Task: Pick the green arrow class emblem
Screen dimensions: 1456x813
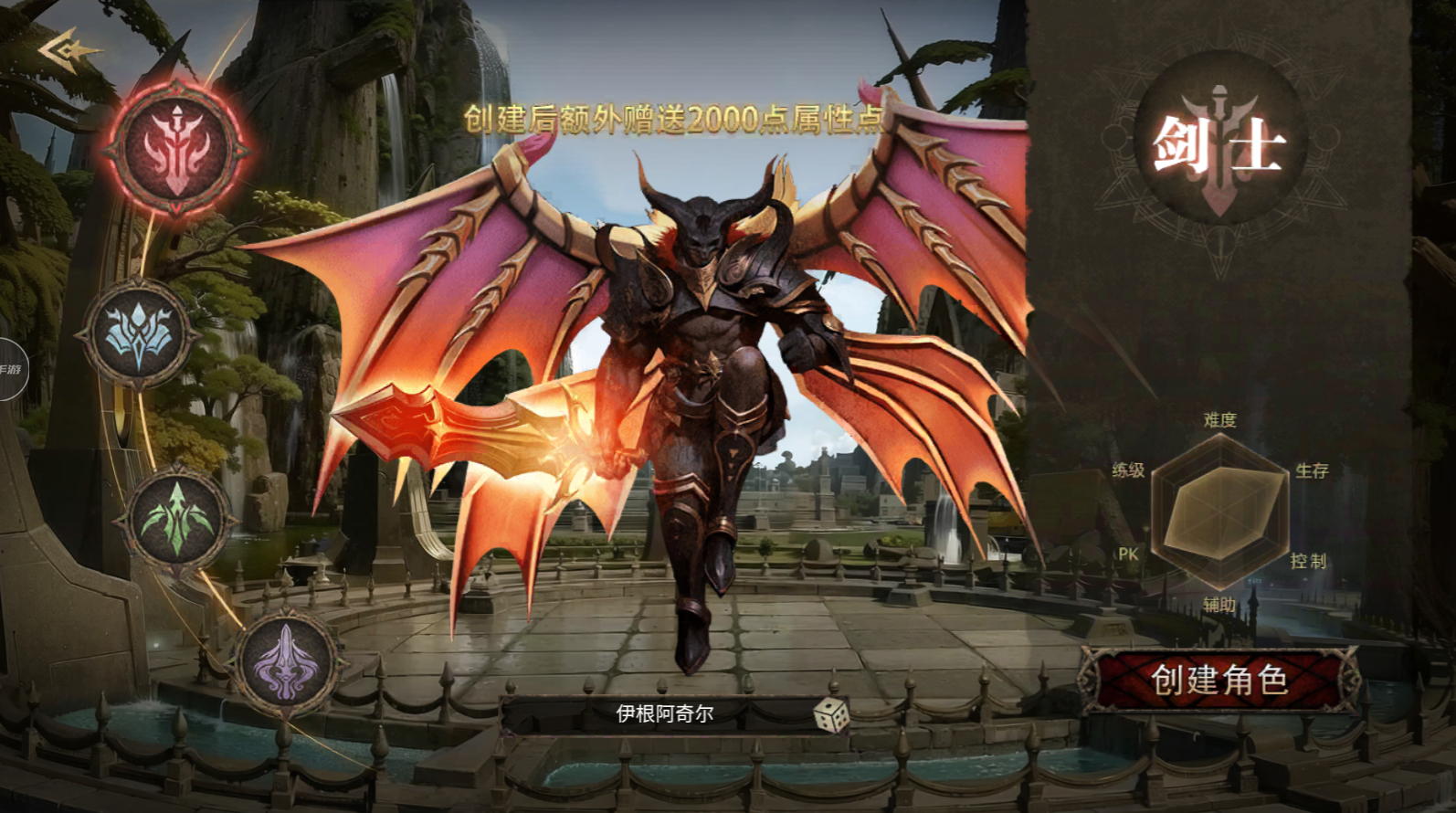Action: coord(177,519)
